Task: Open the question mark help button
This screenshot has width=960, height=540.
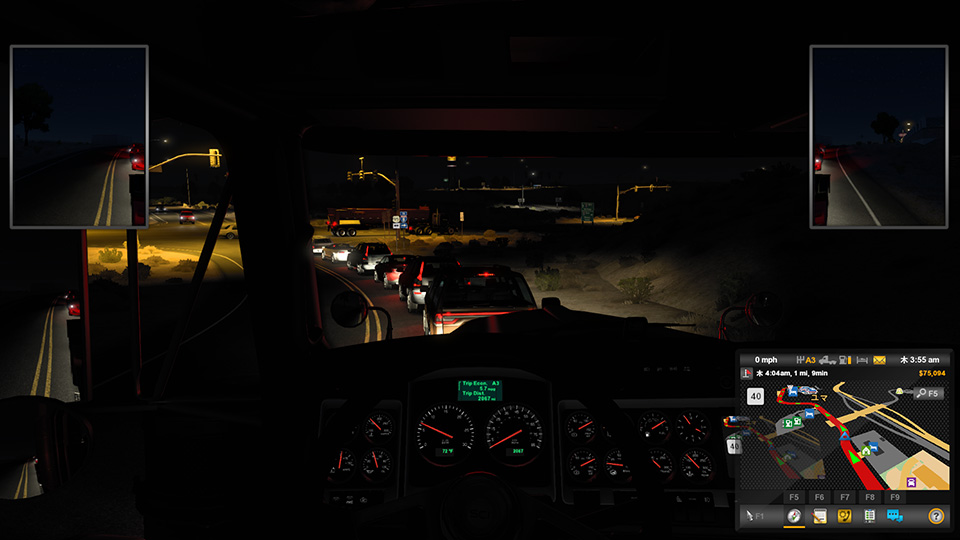Action: click(x=936, y=516)
